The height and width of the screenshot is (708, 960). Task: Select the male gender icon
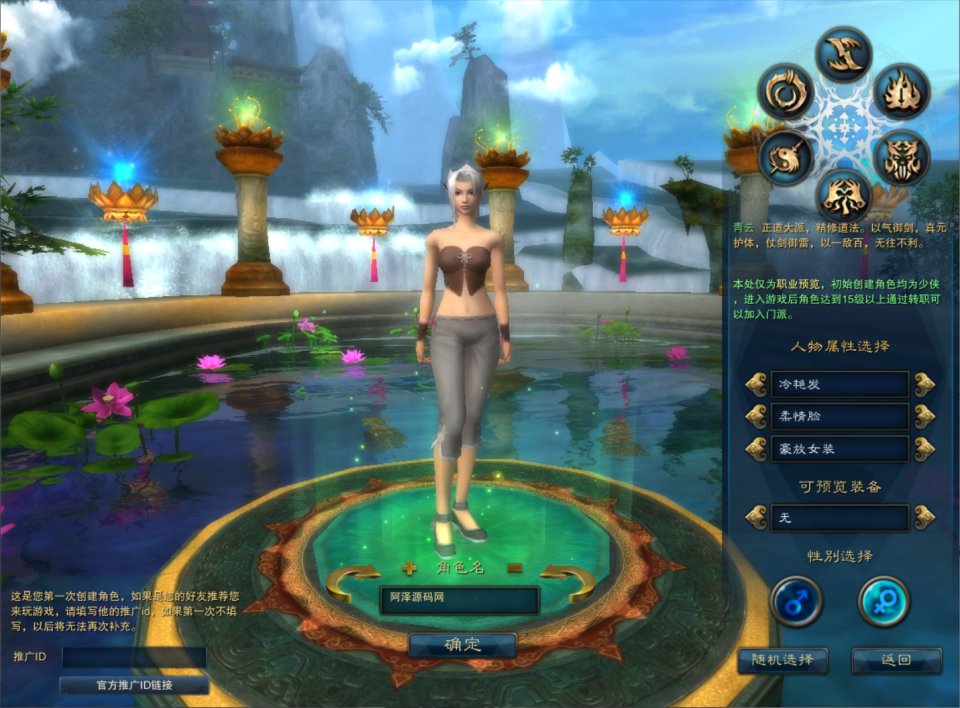[x=796, y=602]
